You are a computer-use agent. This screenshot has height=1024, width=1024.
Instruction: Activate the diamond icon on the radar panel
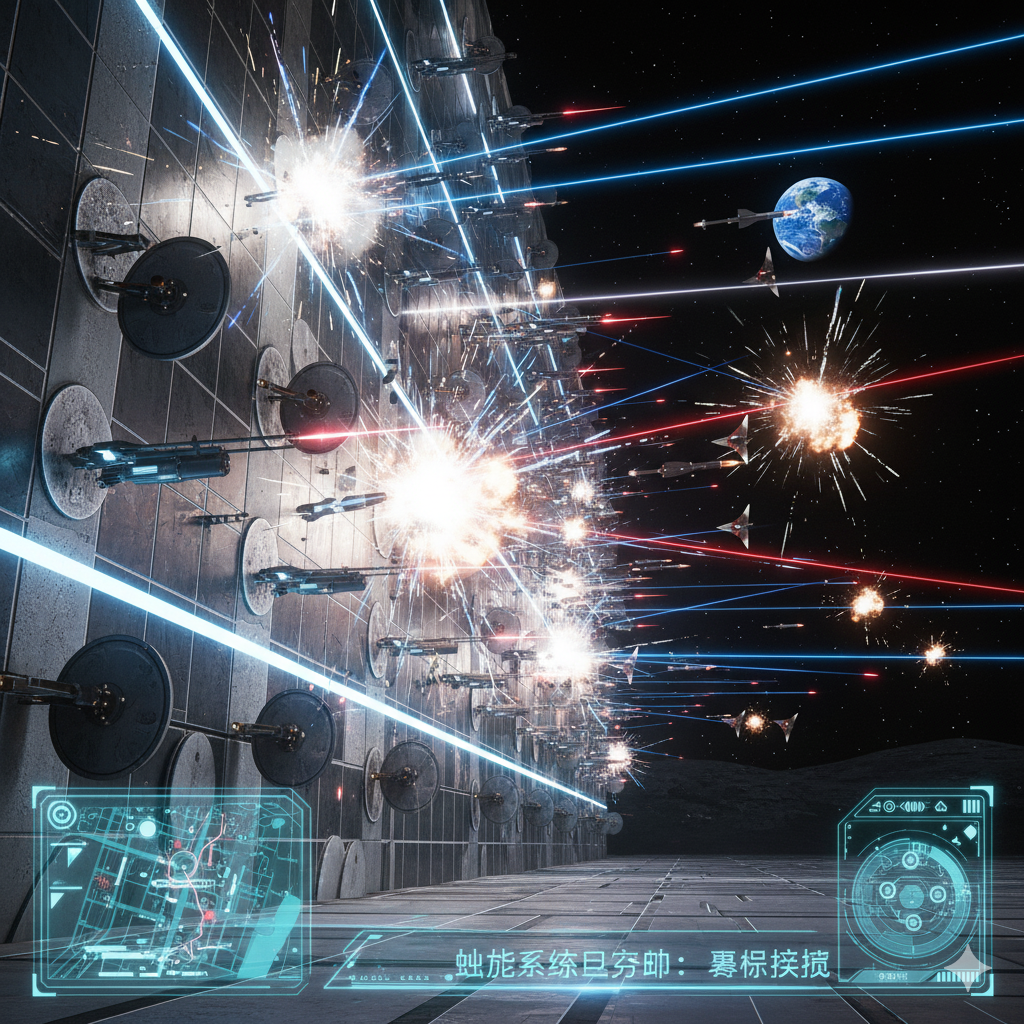(x=970, y=831)
